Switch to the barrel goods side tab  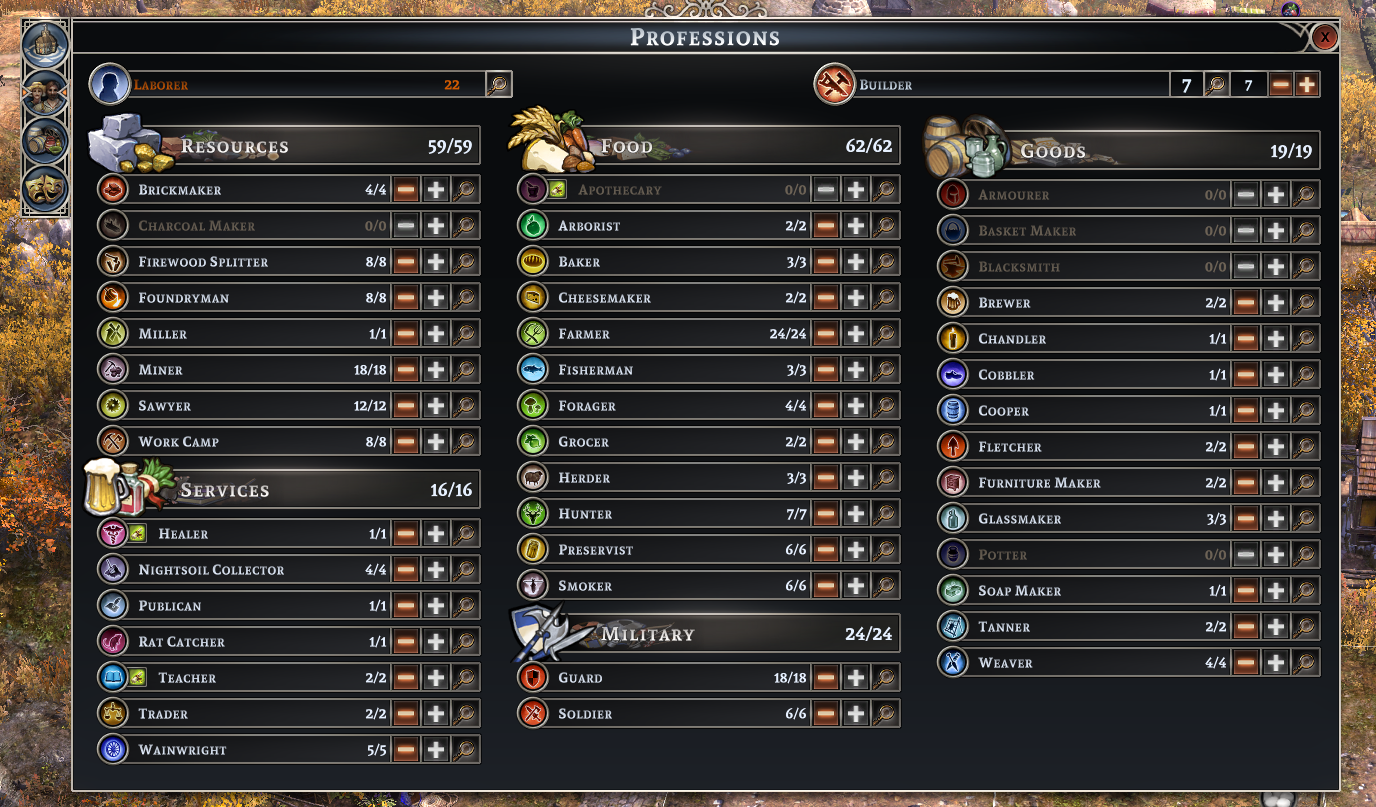coord(45,140)
